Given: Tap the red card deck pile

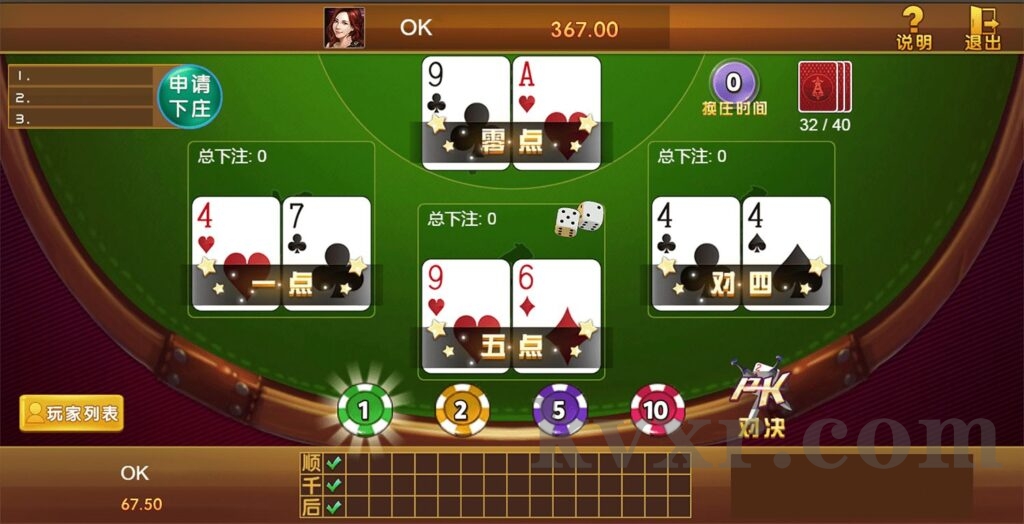Looking at the screenshot, I should [824, 87].
